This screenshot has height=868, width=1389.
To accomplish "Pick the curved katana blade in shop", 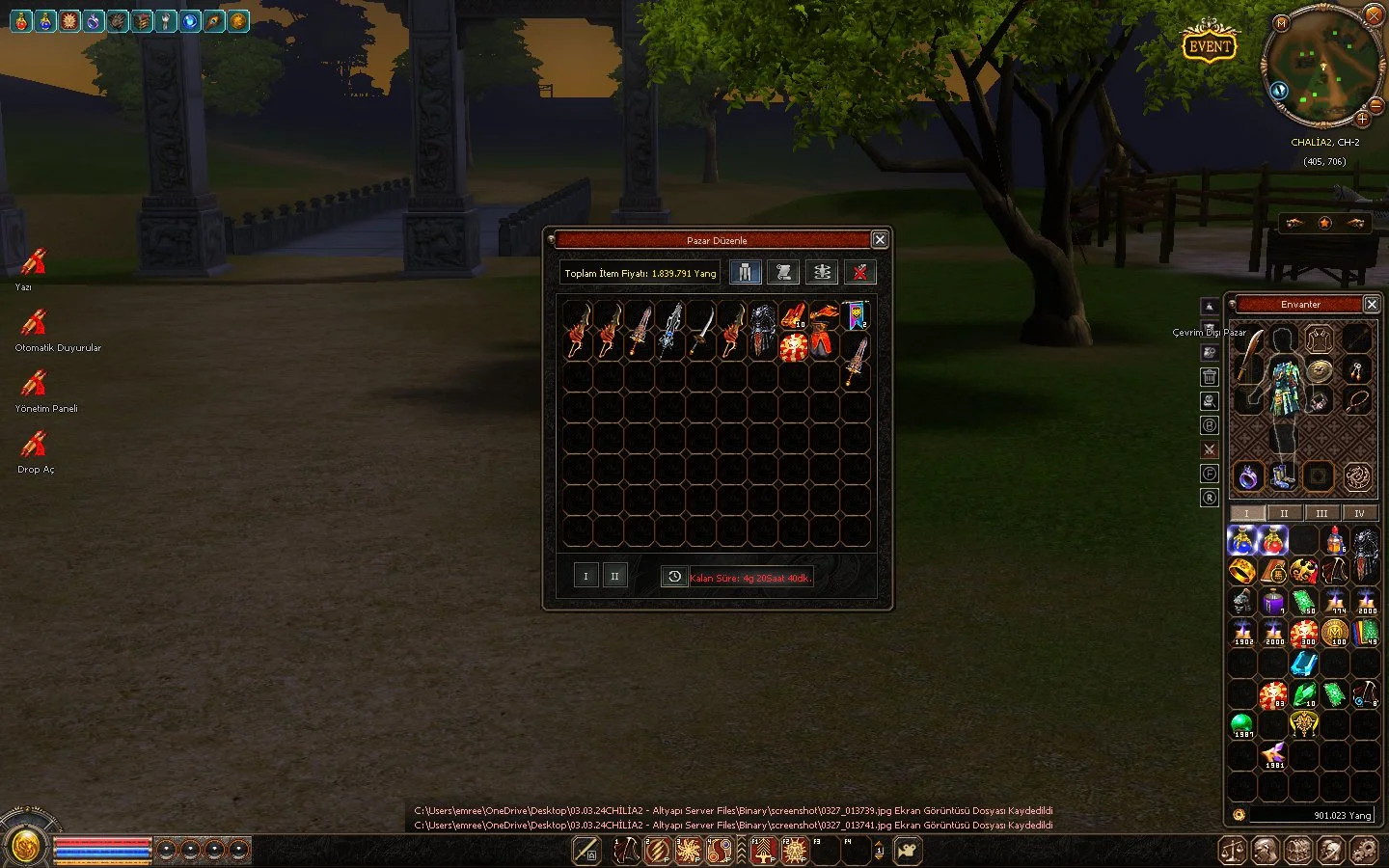I will click(701, 330).
